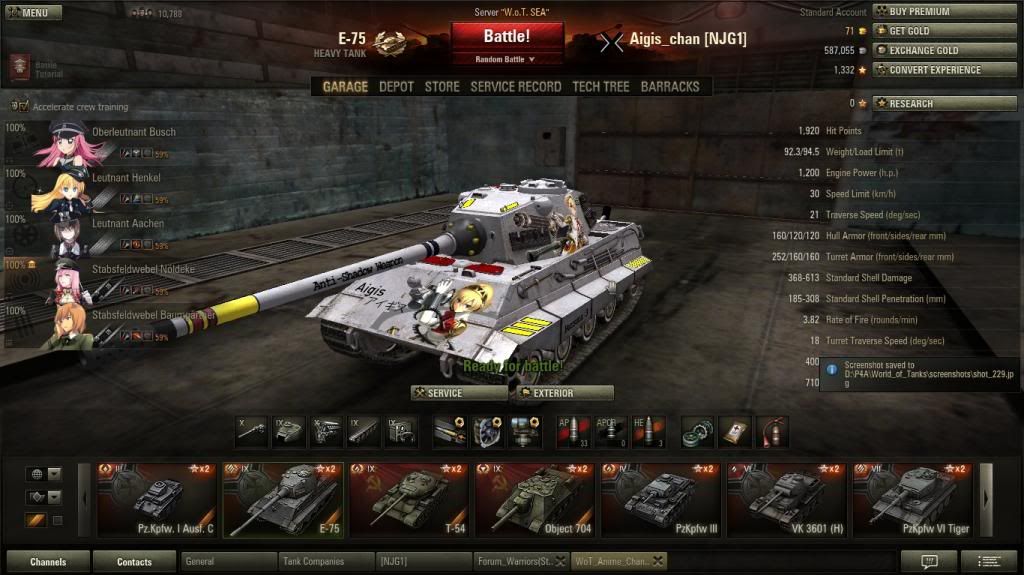Open the Tech Tree tab
Image resolution: width=1024 pixels, height=575 pixels.
600,87
